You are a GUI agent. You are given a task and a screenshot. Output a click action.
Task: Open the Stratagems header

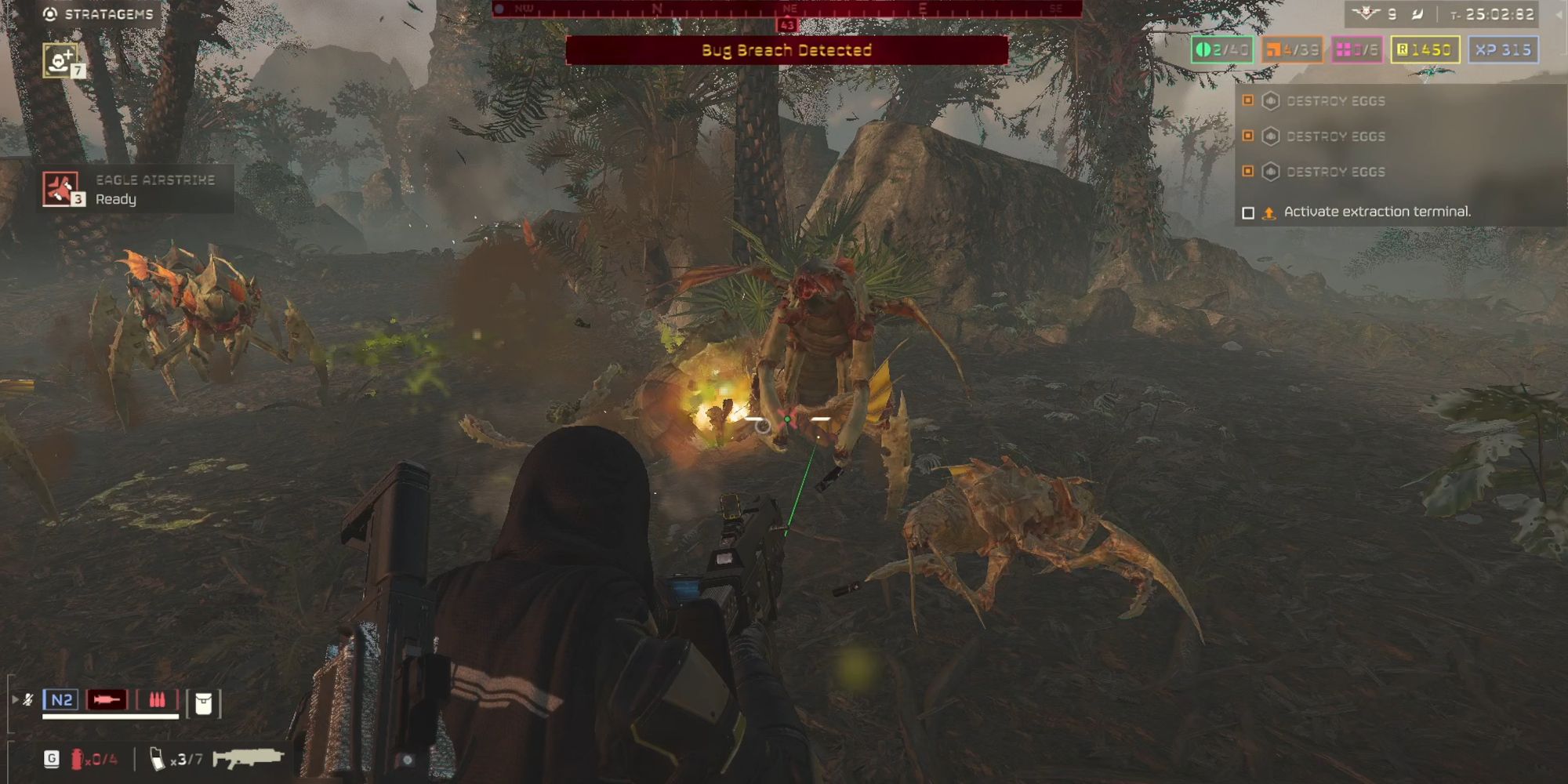[99, 14]
